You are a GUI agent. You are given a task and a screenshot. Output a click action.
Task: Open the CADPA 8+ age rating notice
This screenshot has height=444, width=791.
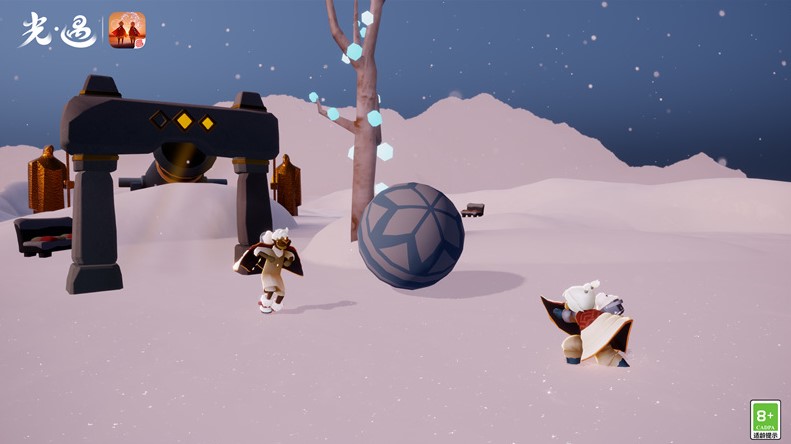765,419
